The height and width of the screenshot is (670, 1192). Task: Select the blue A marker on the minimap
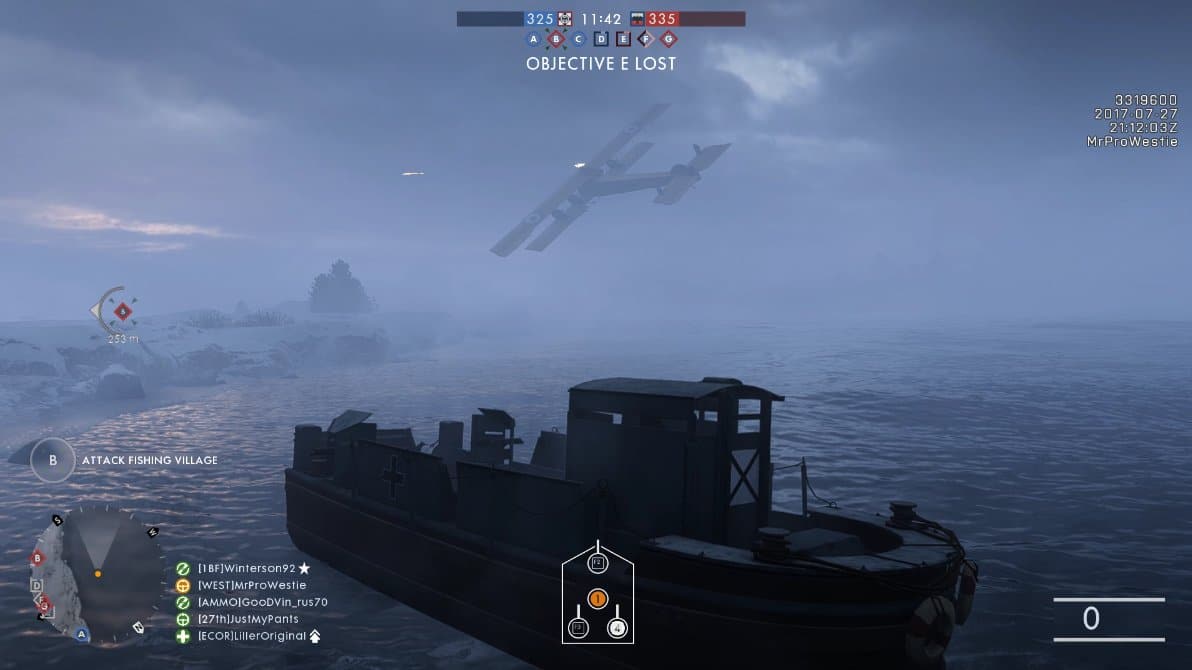(x=82, y=634)
